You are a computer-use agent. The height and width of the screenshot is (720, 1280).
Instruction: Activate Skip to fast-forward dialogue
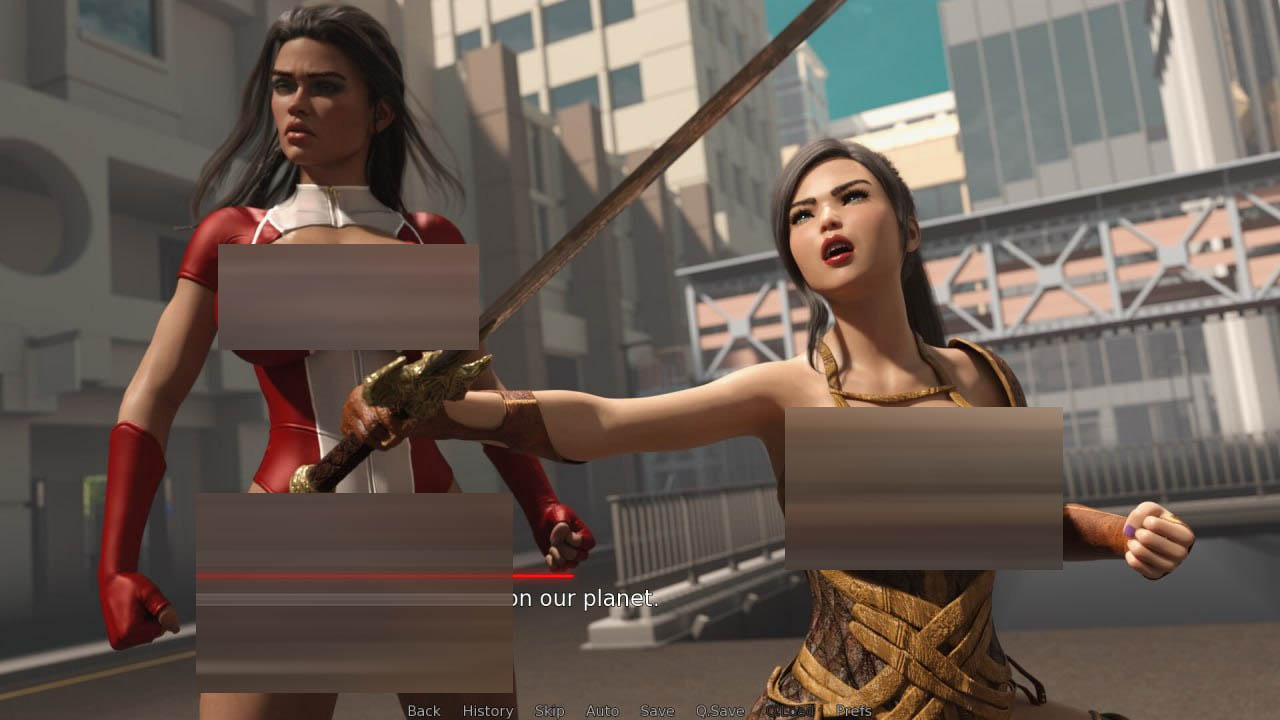[549, 711]
